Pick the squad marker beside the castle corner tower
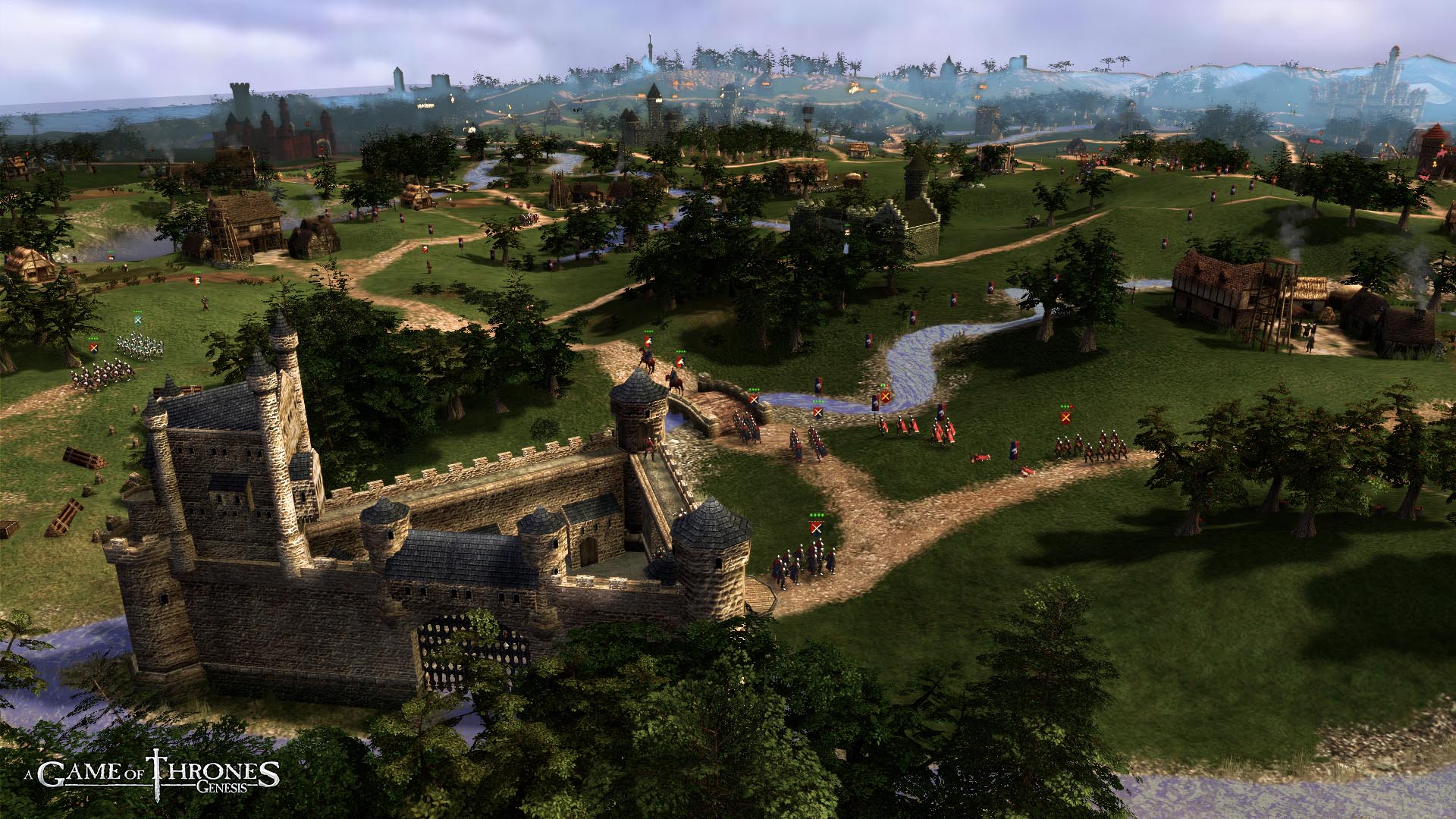 coord(816,526)
